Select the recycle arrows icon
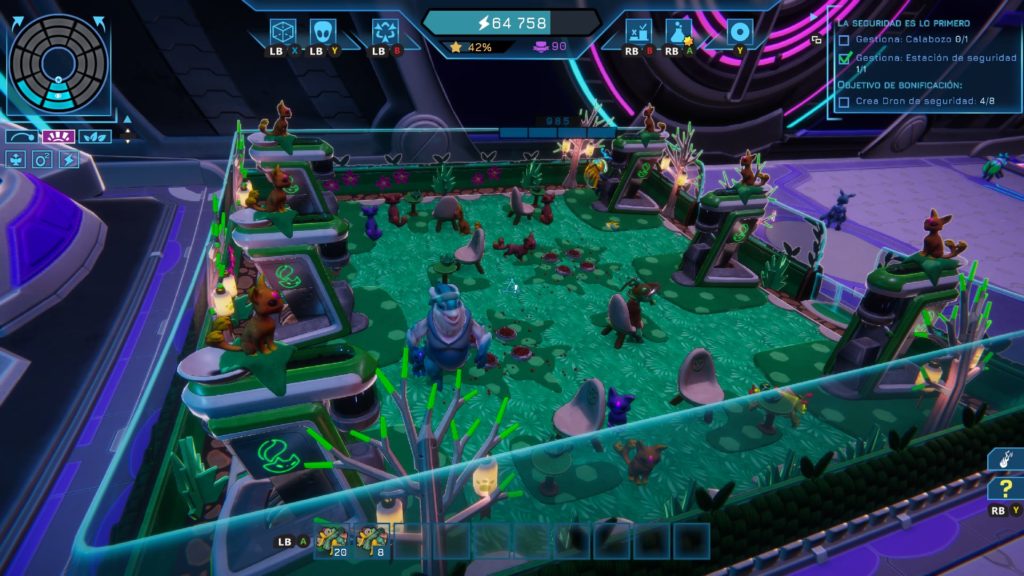The image size is (1024, 576). coord(385,32)
